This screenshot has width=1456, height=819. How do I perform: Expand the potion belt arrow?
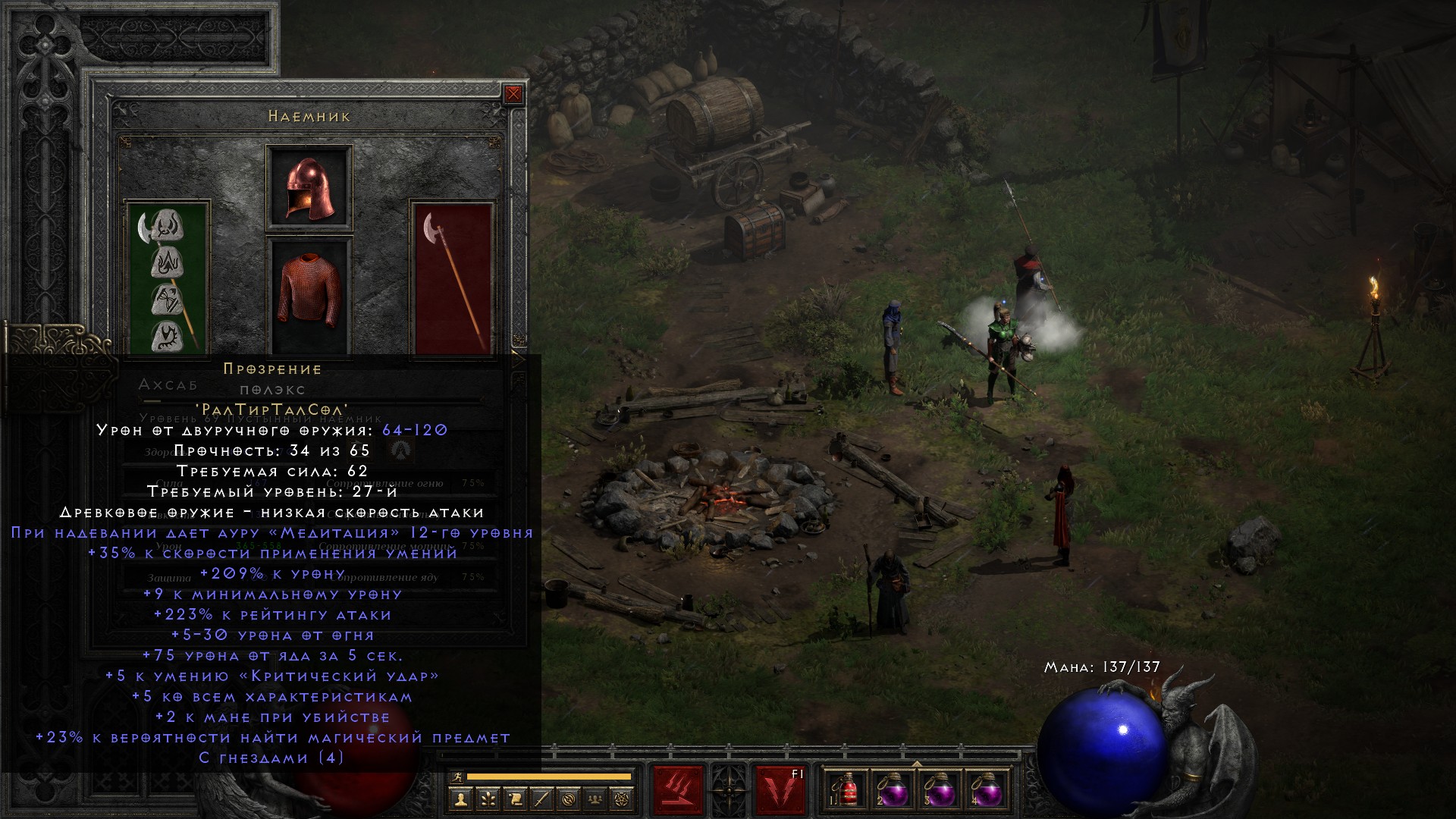pyautogui.click(x=916, y=763)
